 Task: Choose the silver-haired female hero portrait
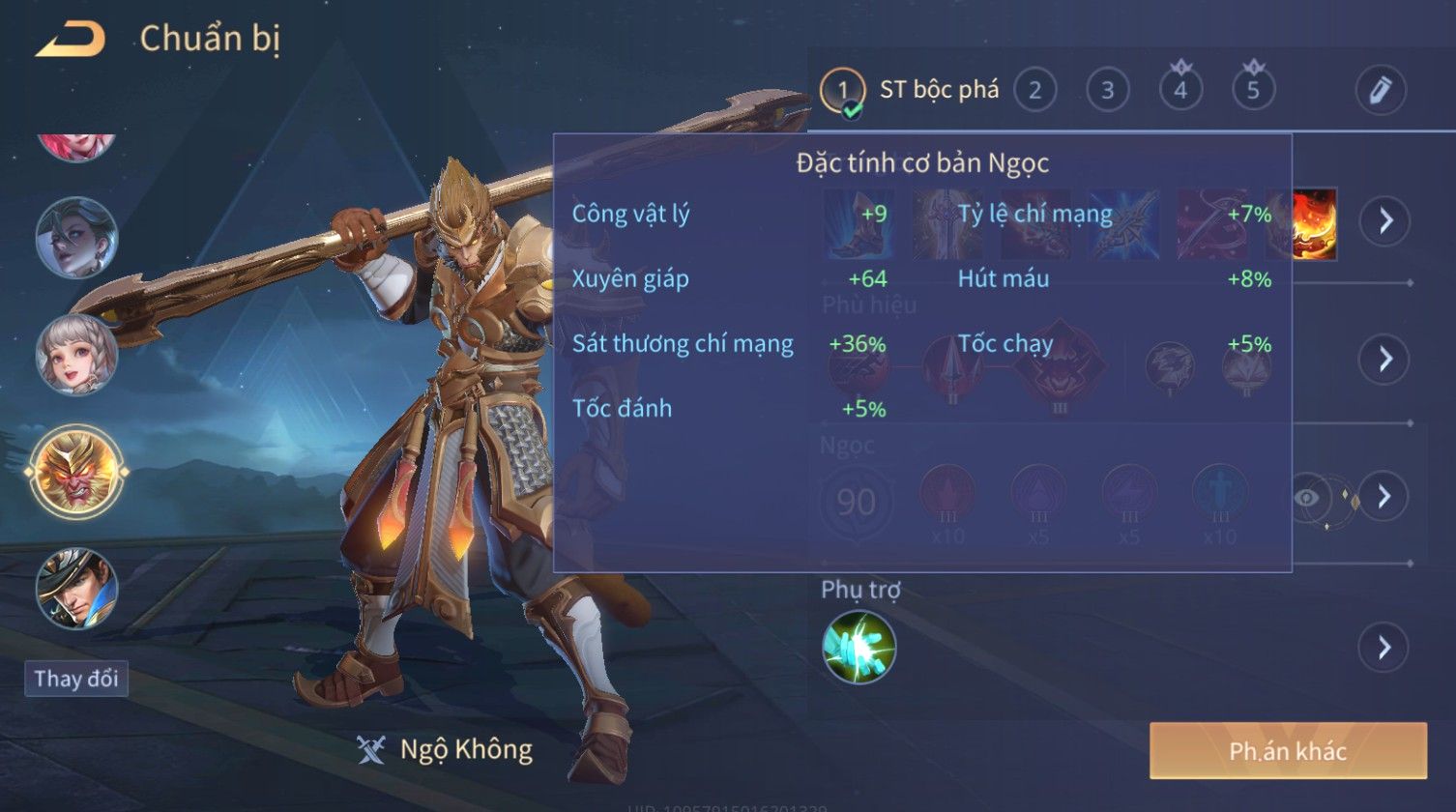pos(76,238)
